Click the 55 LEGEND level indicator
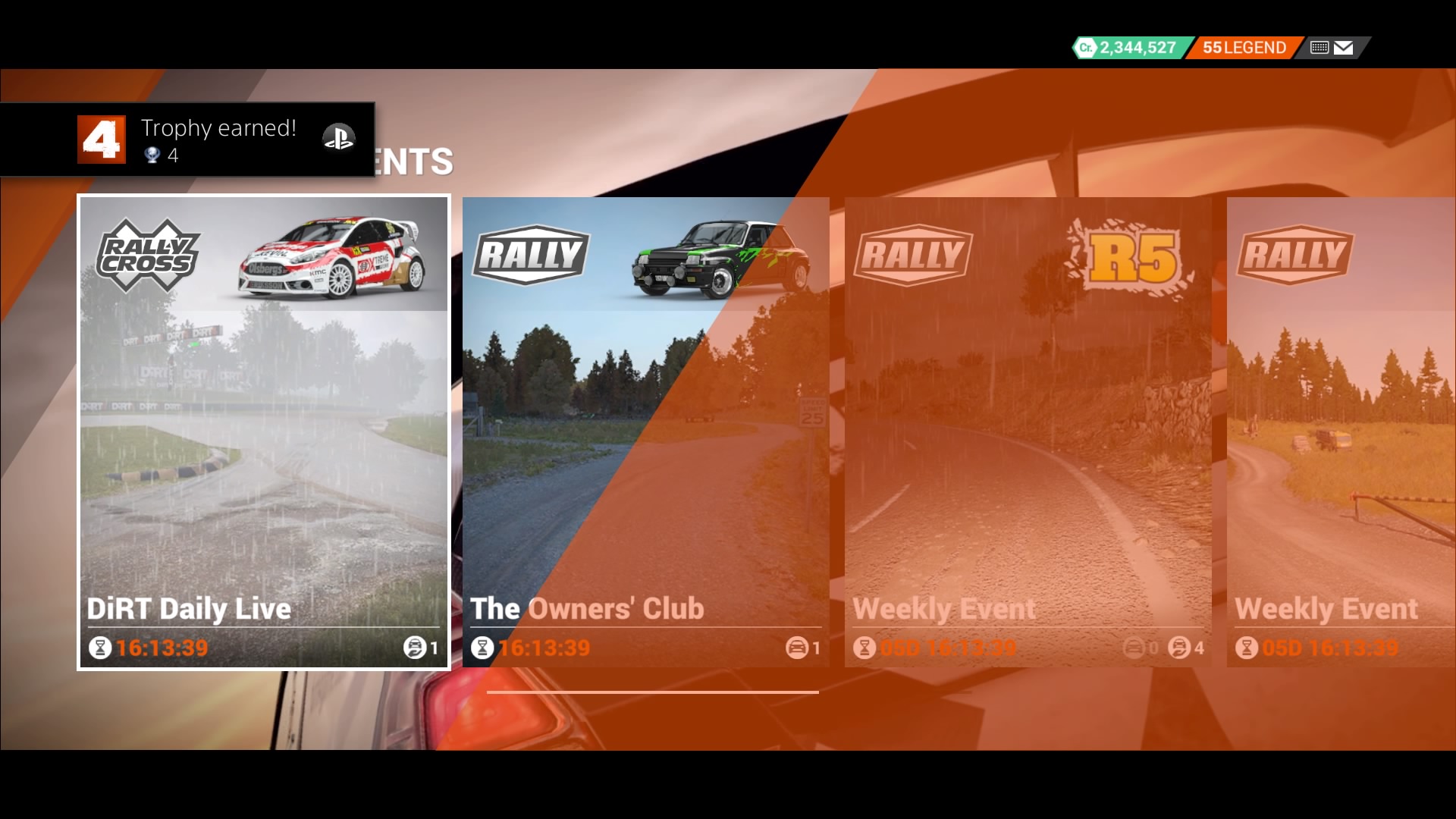 coord(1244,46)
